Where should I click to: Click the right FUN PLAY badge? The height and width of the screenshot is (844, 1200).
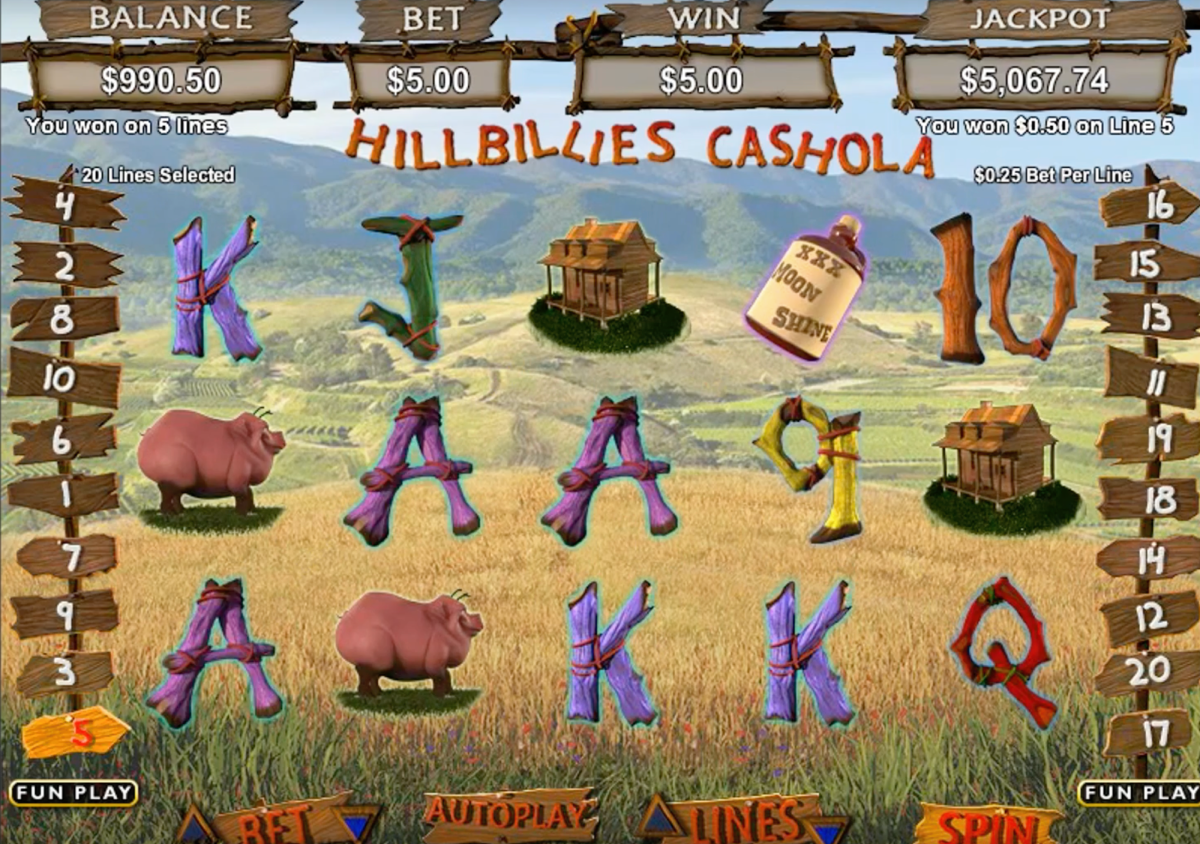coord(1140,793)
